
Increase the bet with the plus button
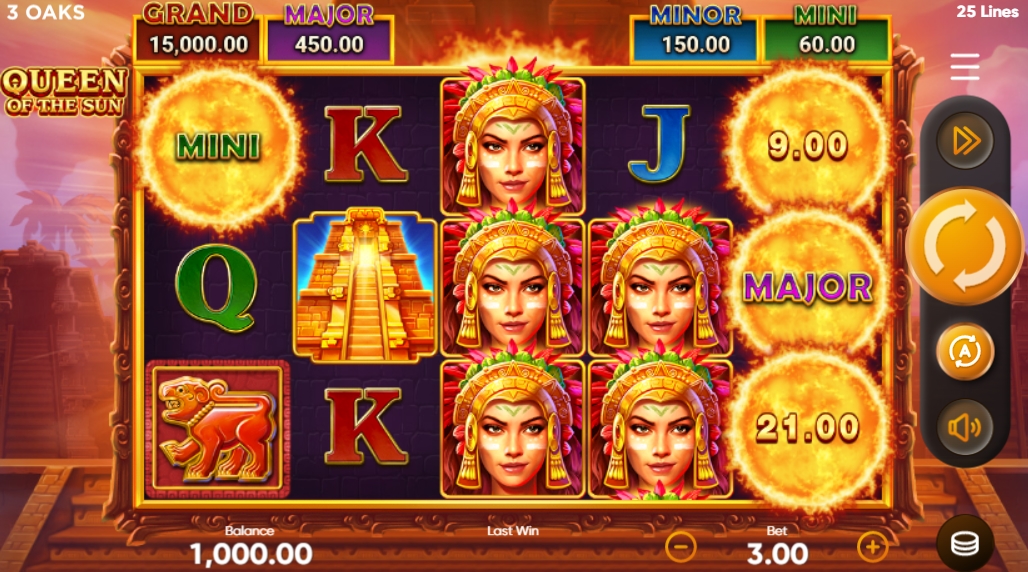(x=872, y=546)
